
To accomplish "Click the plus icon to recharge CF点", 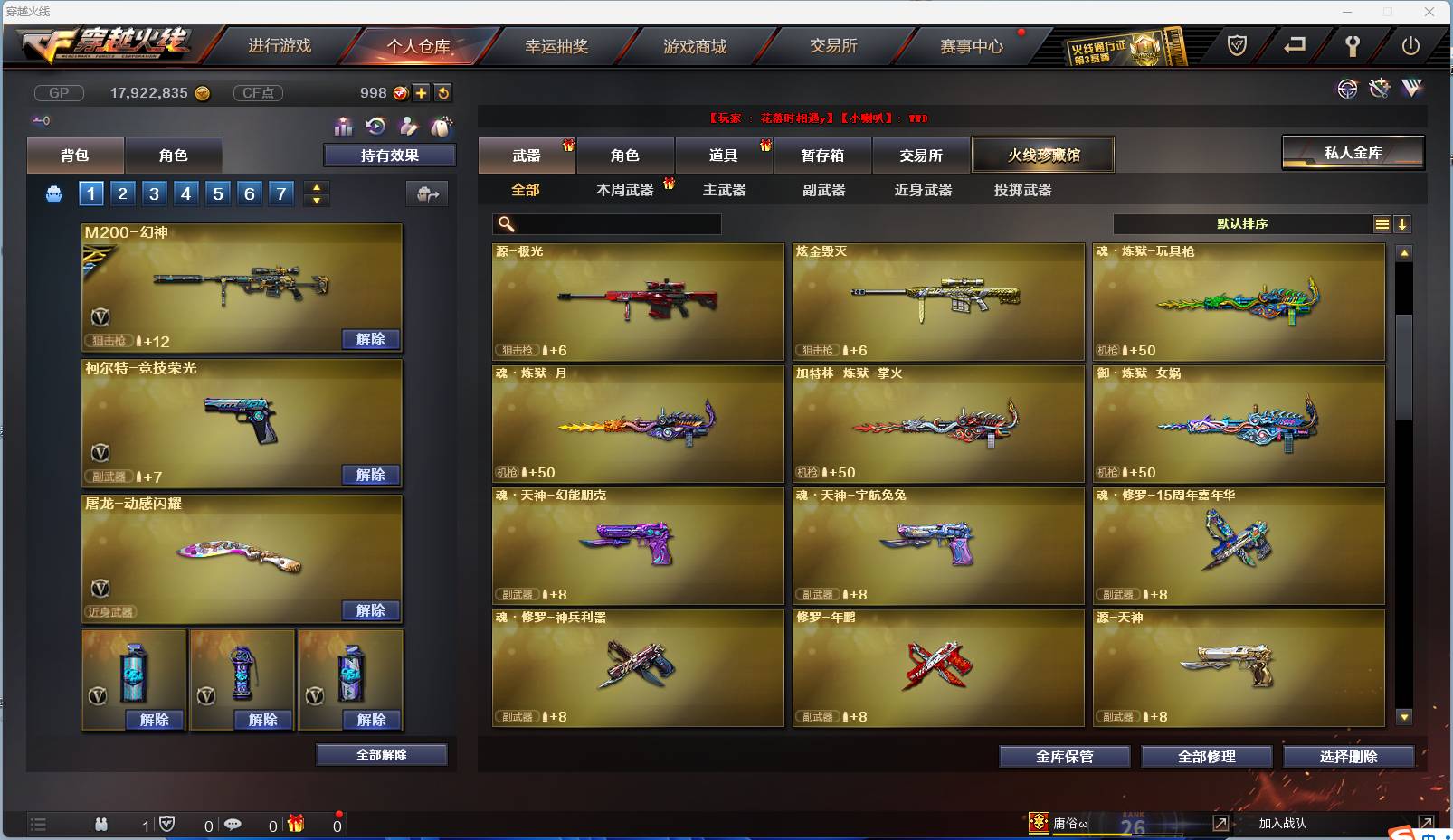I will [x=422, y=92].
